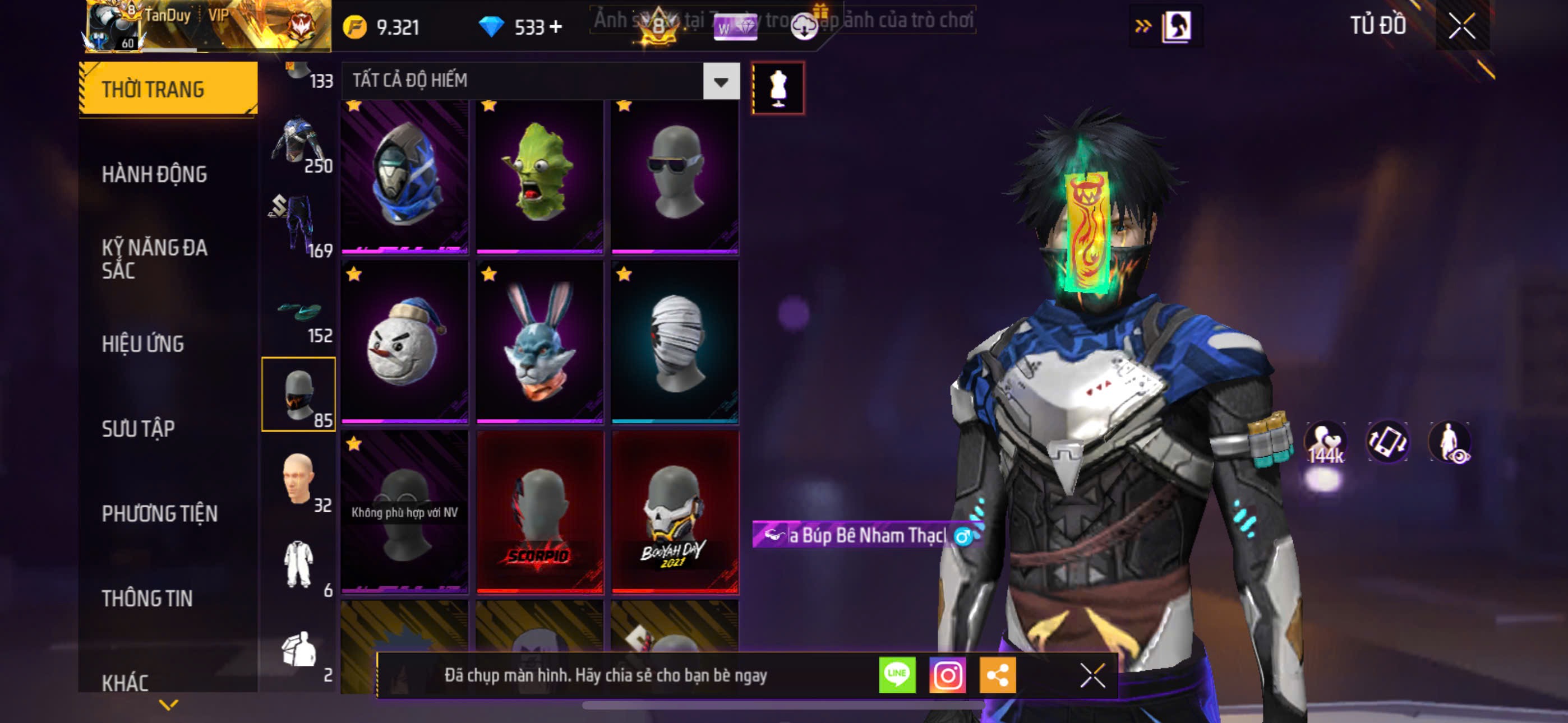The image size is (1568, 723).
Task: Equip the sunglasses head item
Action: pos(675,177)
